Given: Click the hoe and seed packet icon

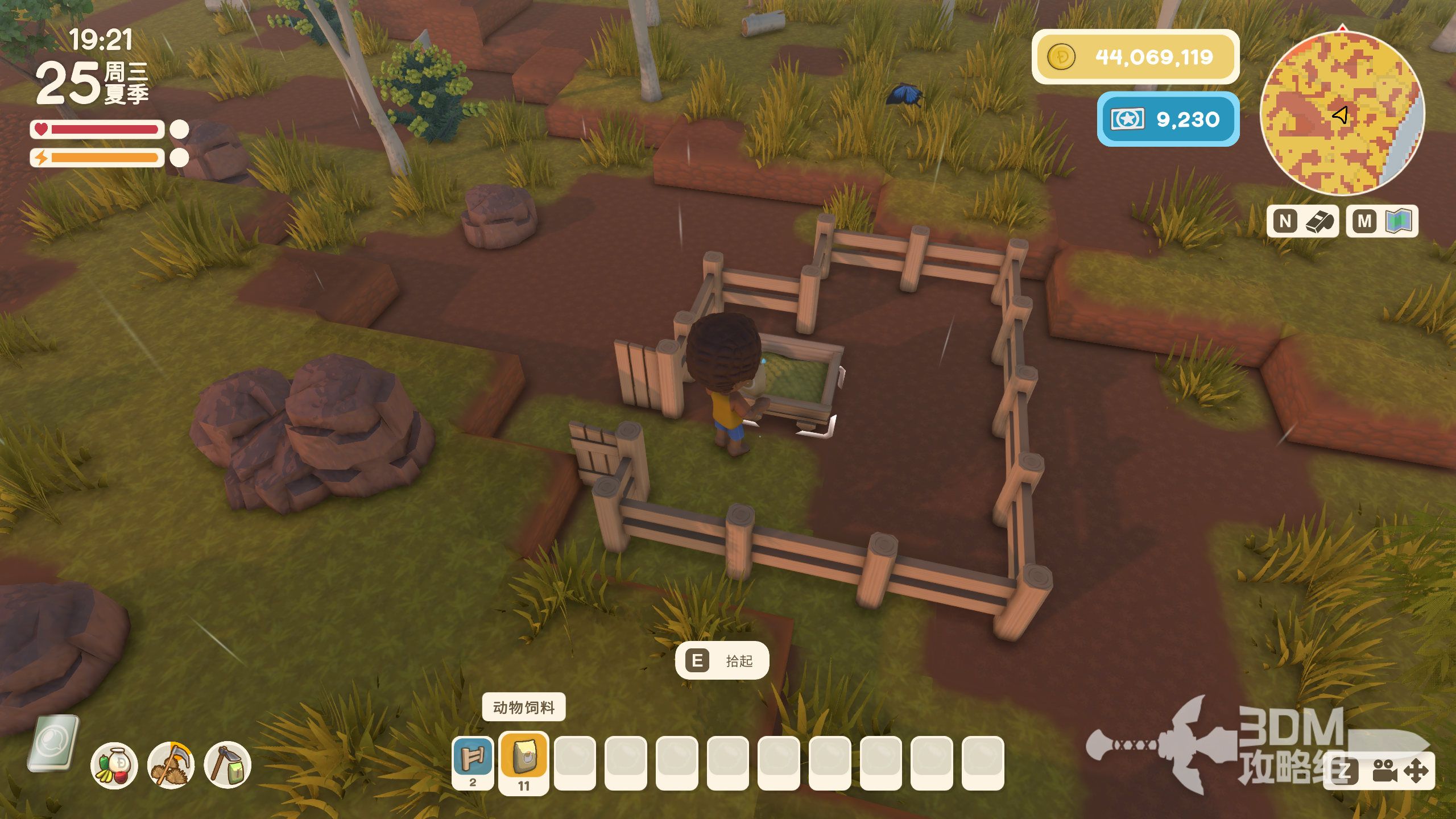Looking at the screenshot, I should pos(227,765).
